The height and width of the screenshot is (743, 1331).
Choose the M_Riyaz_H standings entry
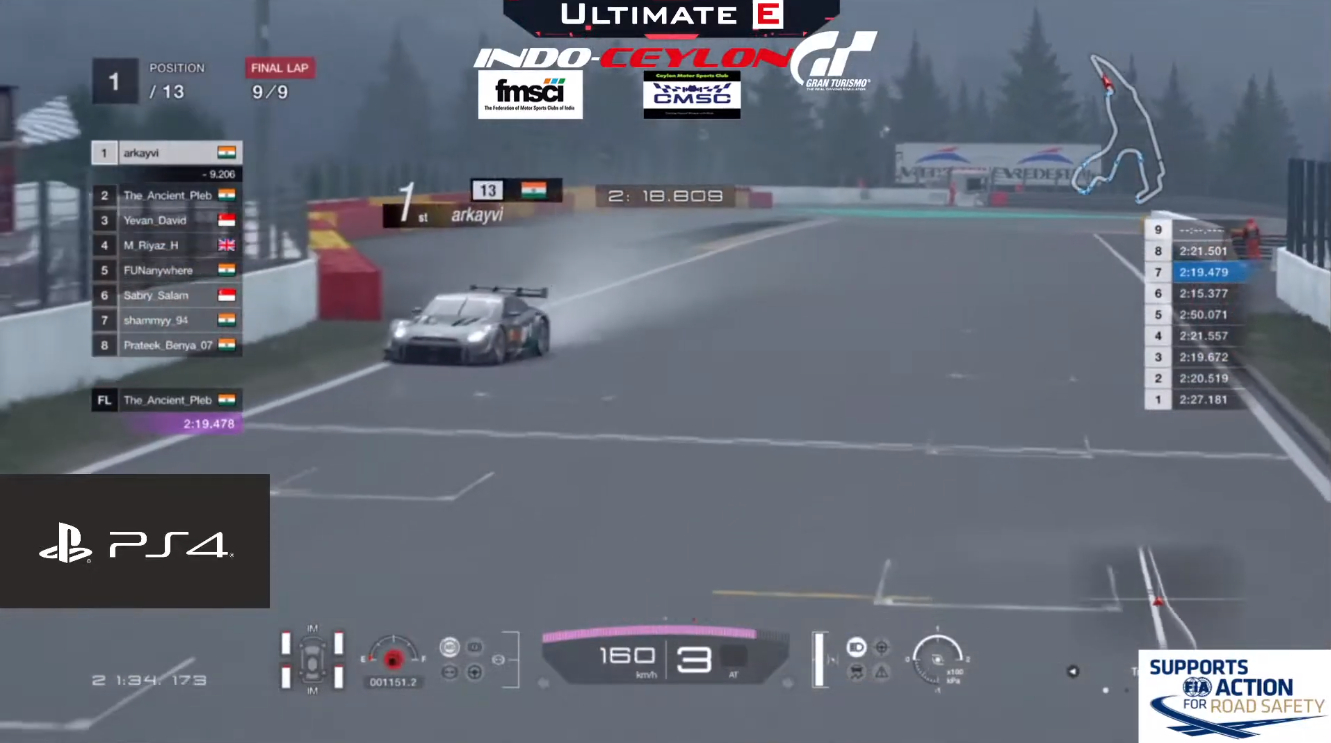[166, 245]
